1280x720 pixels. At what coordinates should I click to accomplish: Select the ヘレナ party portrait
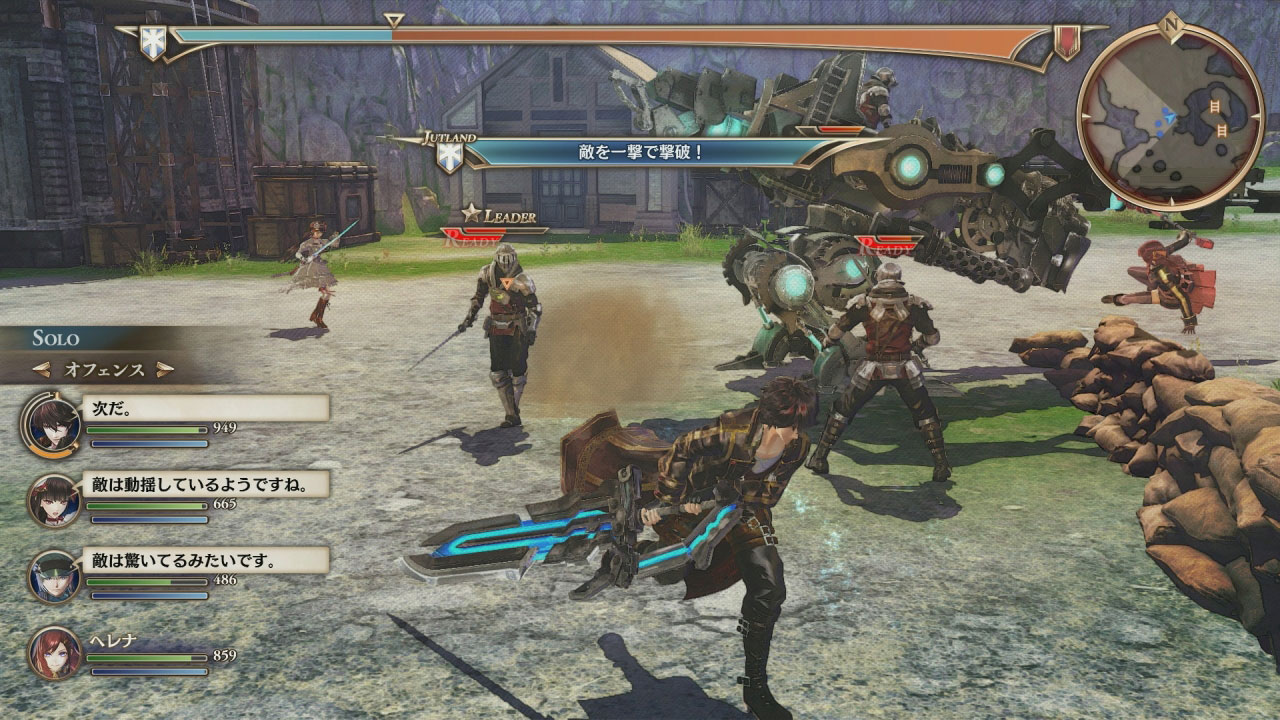[x=54, y=654]
